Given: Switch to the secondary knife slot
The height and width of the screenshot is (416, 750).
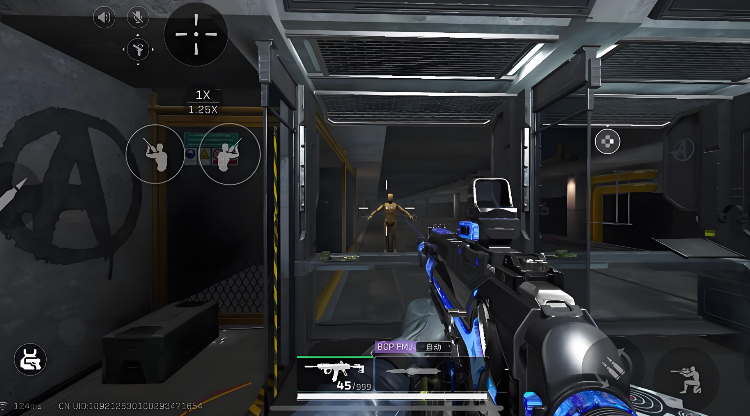Looking at the screenshot, I should pos(411,372).
